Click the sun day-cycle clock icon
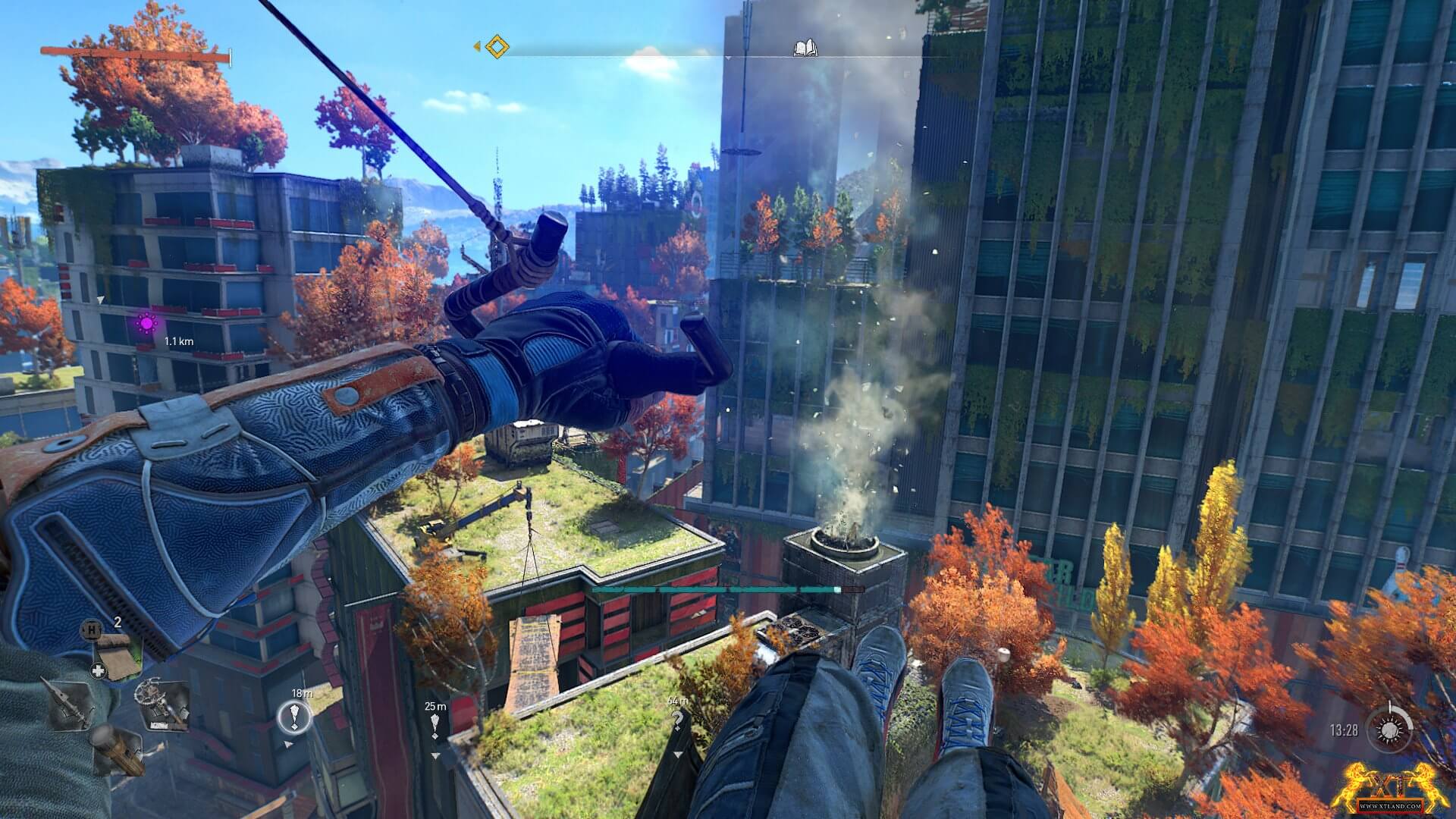This screenshot has height=819, width=1456. point(1389,730)
